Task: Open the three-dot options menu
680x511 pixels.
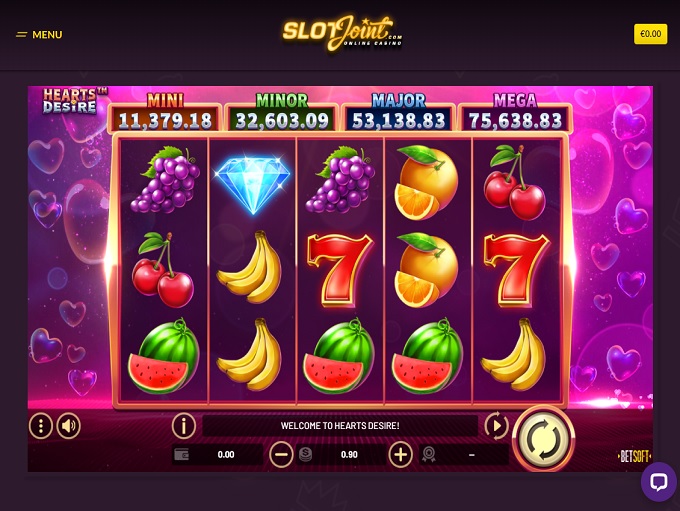Action: (x=40, y=426)
